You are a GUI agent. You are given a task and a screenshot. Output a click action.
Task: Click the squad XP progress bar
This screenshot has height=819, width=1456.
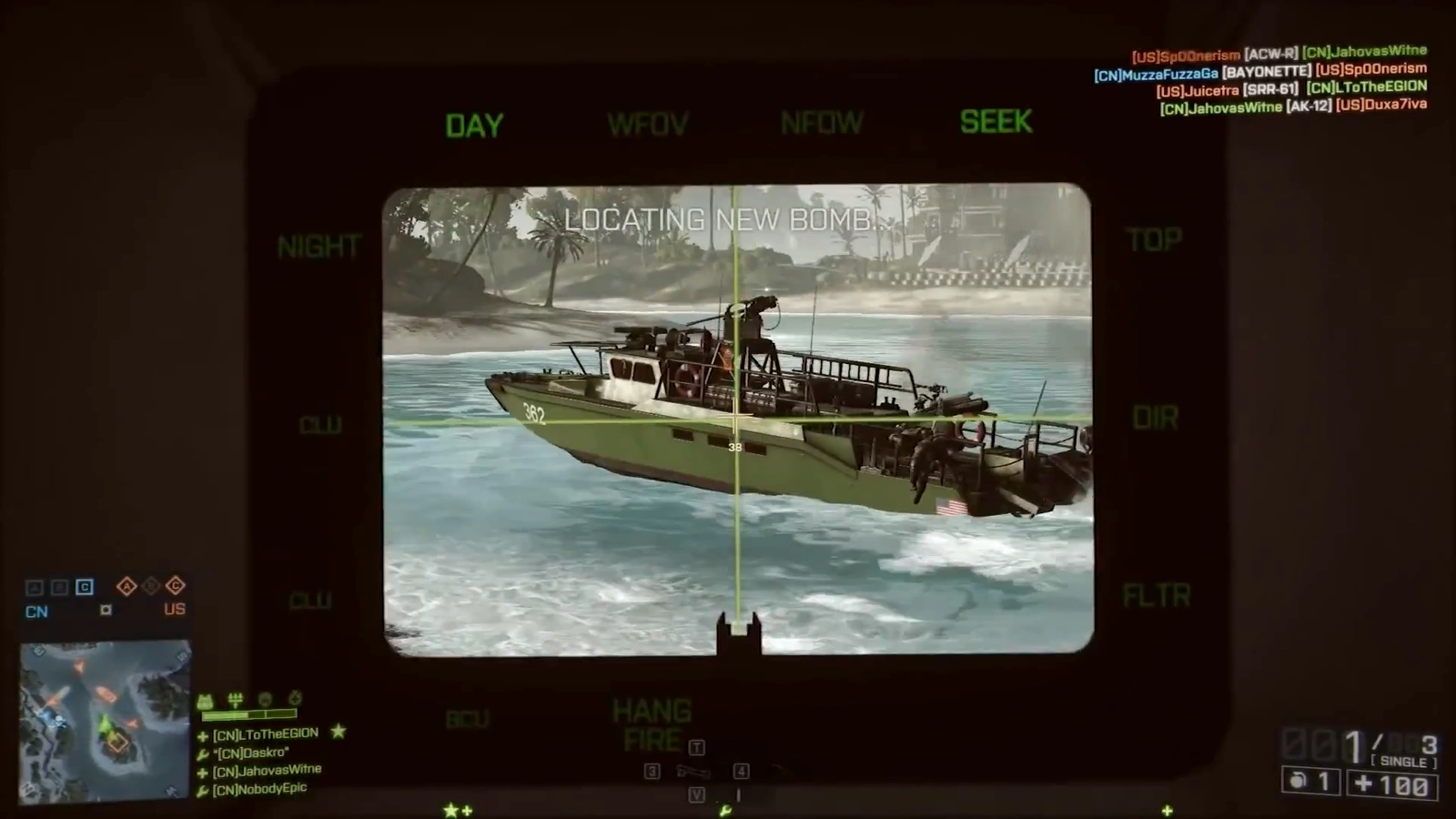248,715
